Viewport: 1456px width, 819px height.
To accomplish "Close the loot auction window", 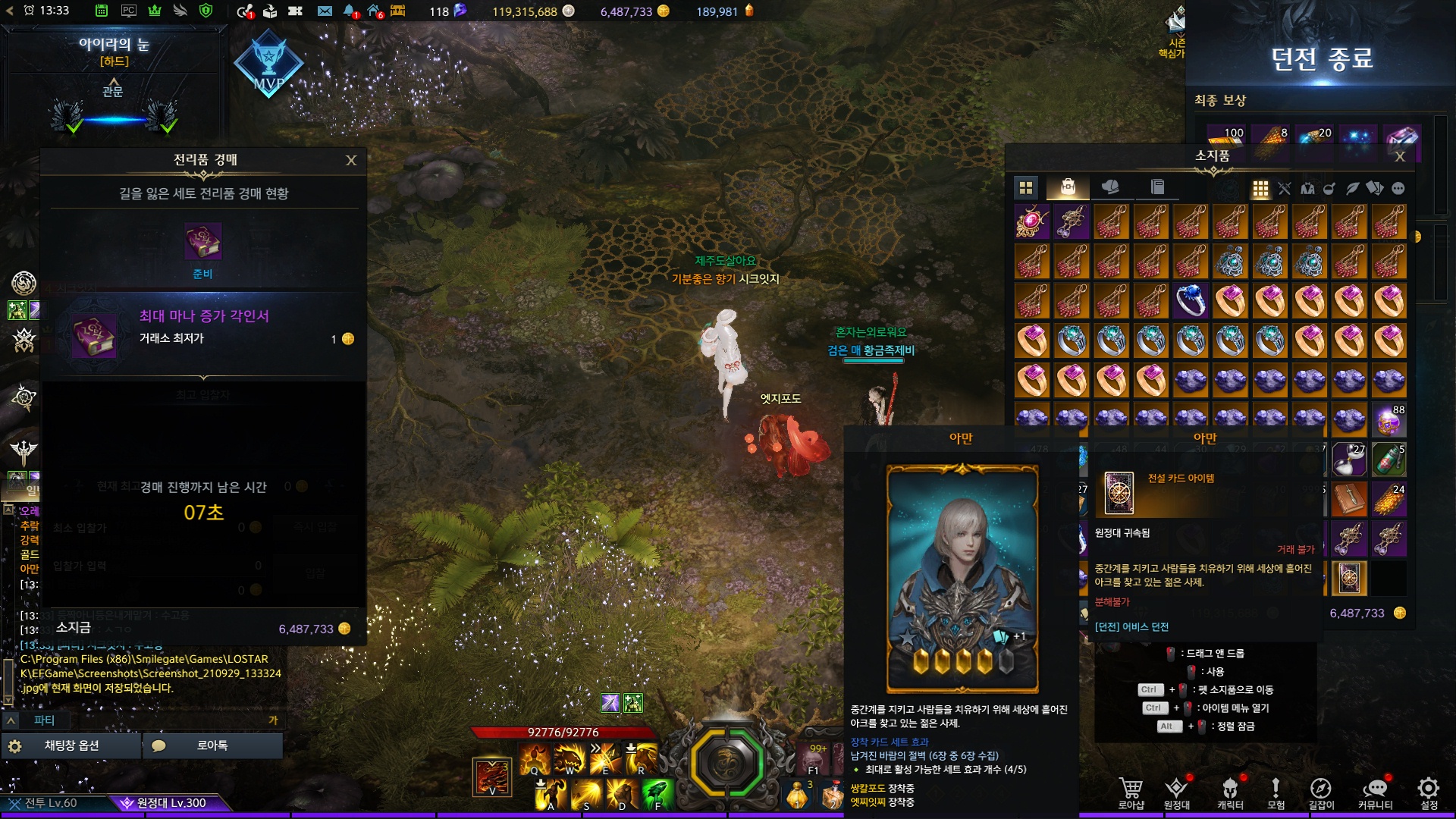I will [351, 160].
